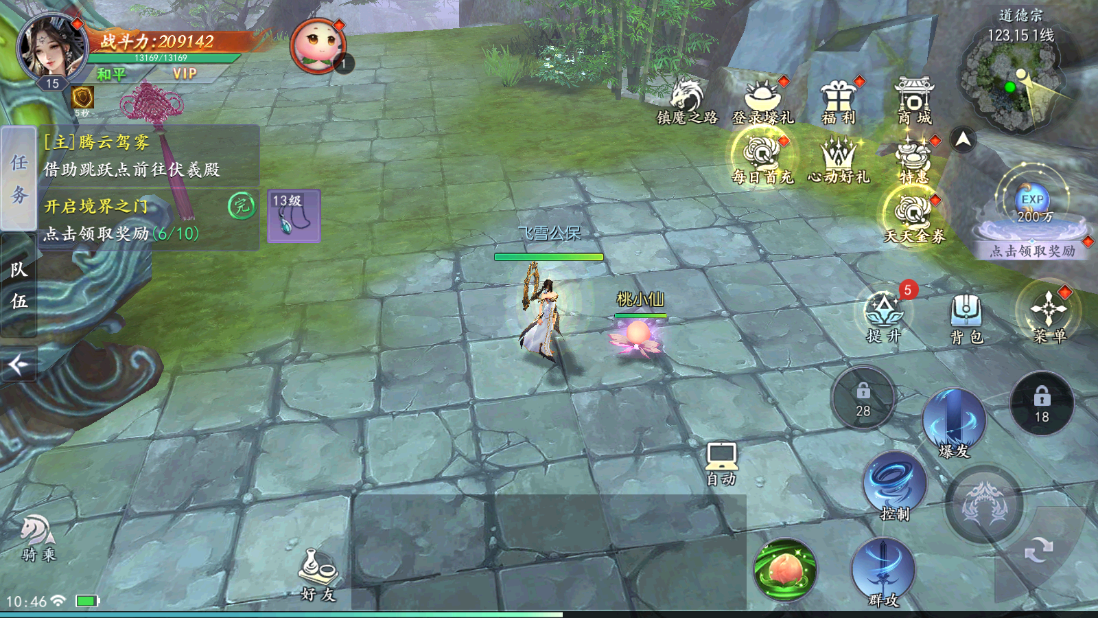1098x618 pixels.
Task: Open the 好友 friends list
Action: 318,573
